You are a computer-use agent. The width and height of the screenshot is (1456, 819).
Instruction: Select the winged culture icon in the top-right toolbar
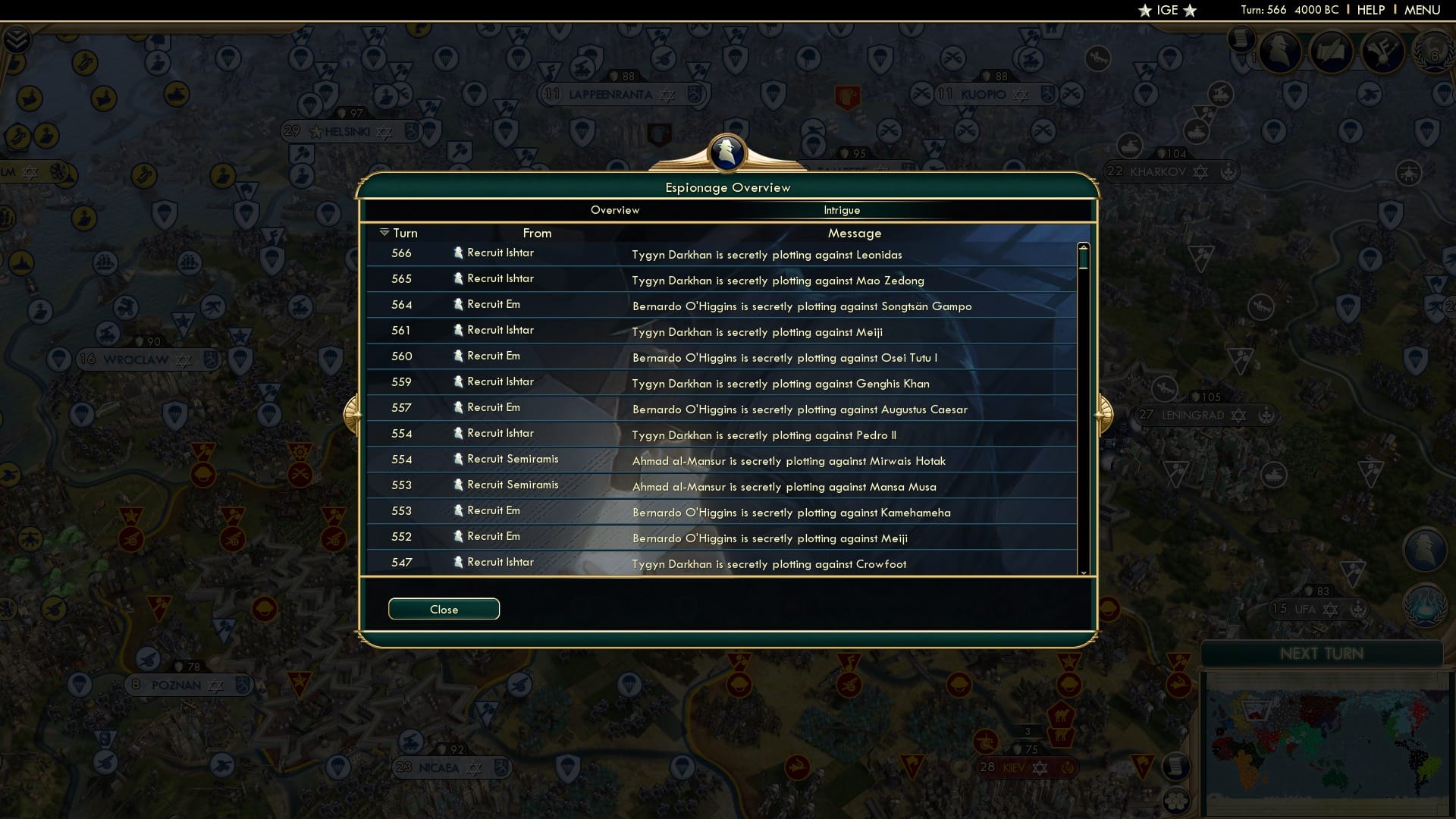click(x=1382, y=52)
